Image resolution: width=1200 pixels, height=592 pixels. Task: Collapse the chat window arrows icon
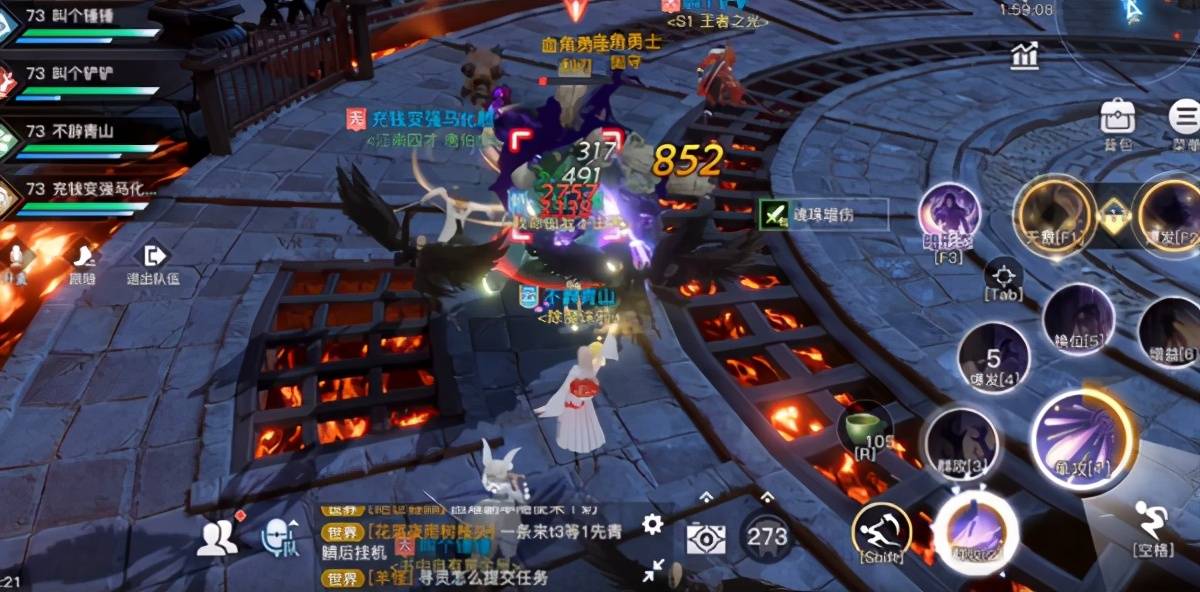point(653,570)
